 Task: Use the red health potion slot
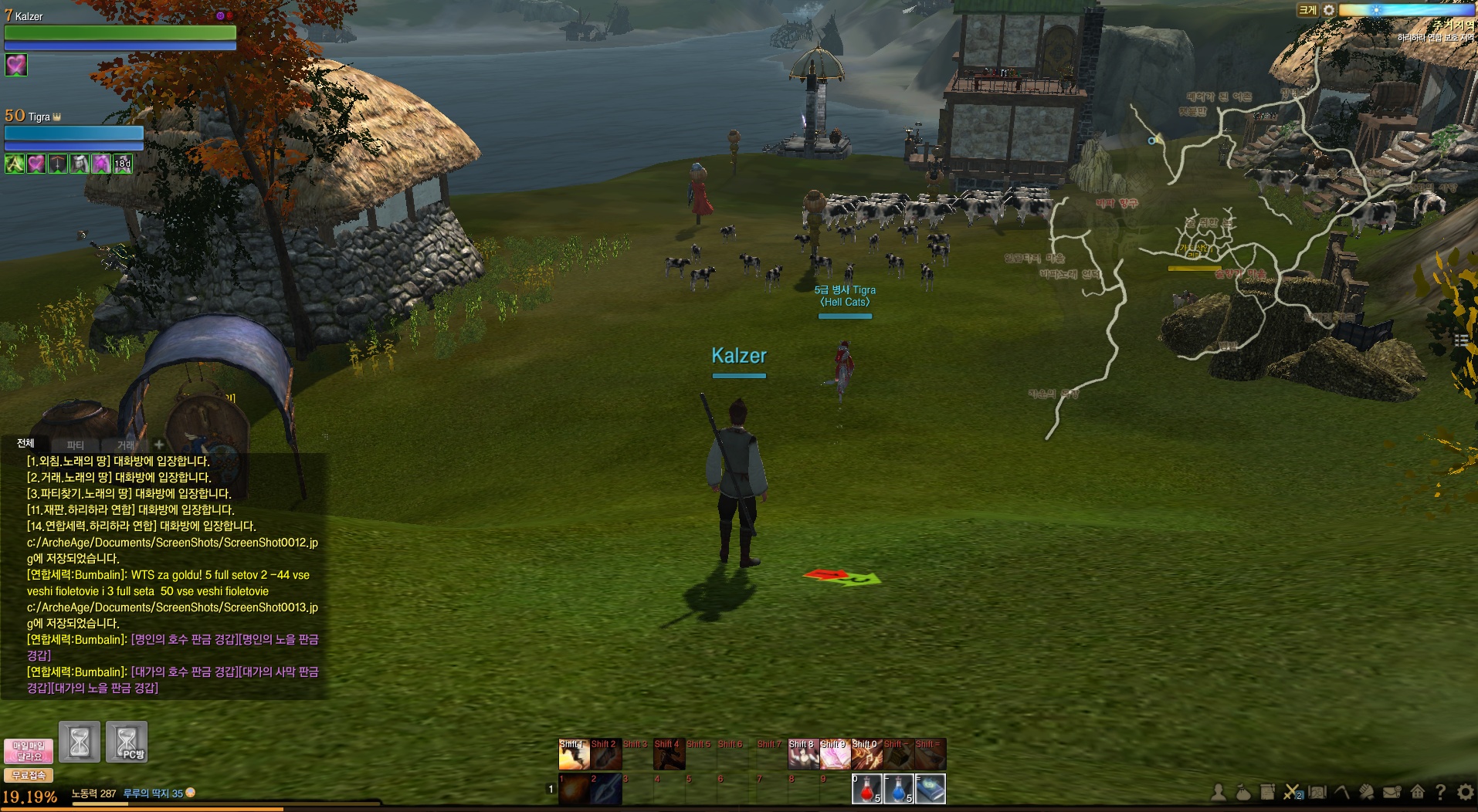click(866, 789)
